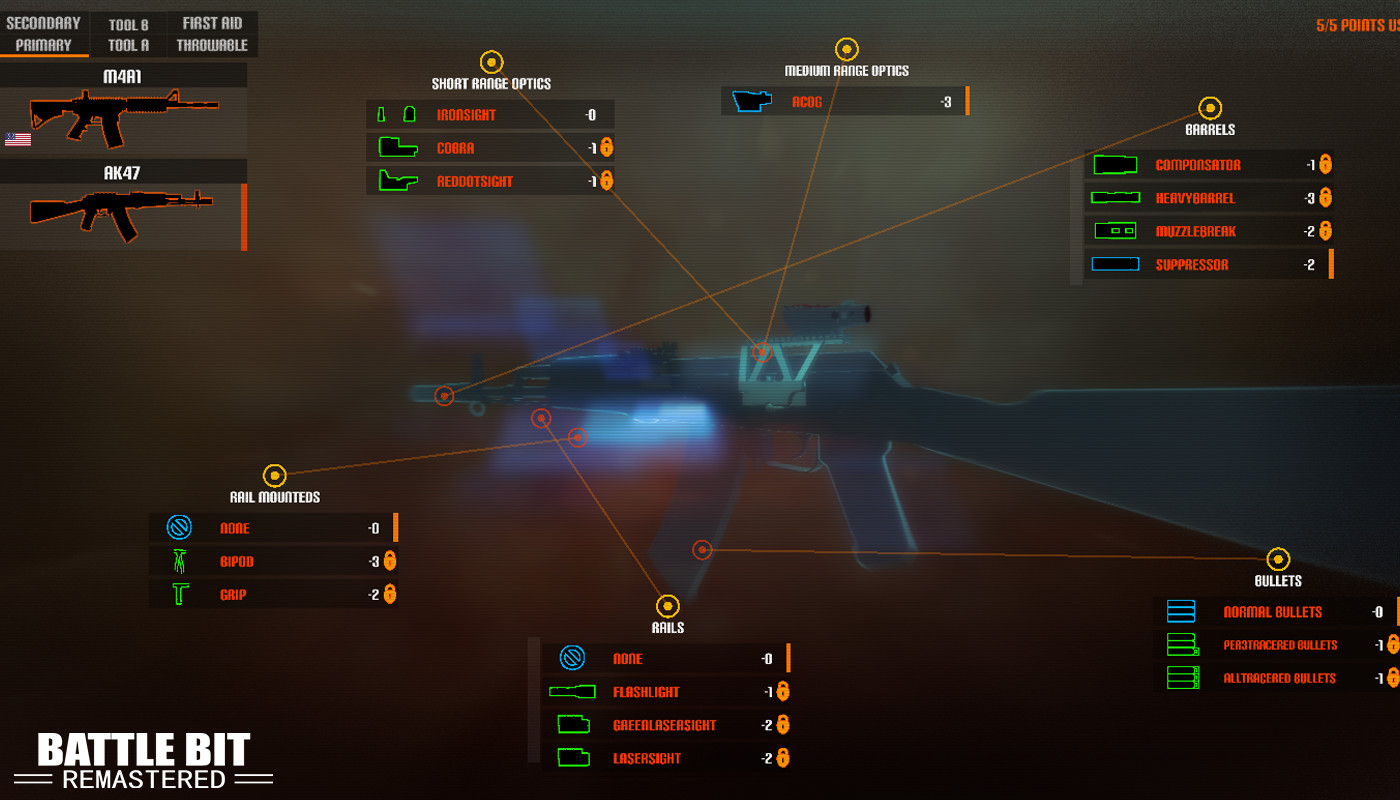The width and height of the screenshot is (1400, 800).
Task: Select the Bipod icon under Rail Mounteds
Action: (x=180, y=561)
